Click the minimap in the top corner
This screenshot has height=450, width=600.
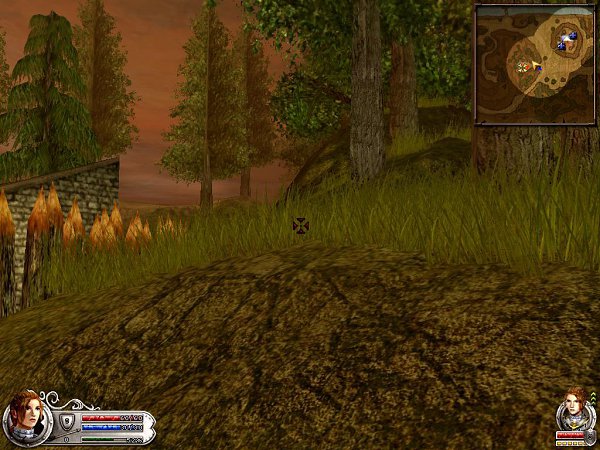[534, 64]
